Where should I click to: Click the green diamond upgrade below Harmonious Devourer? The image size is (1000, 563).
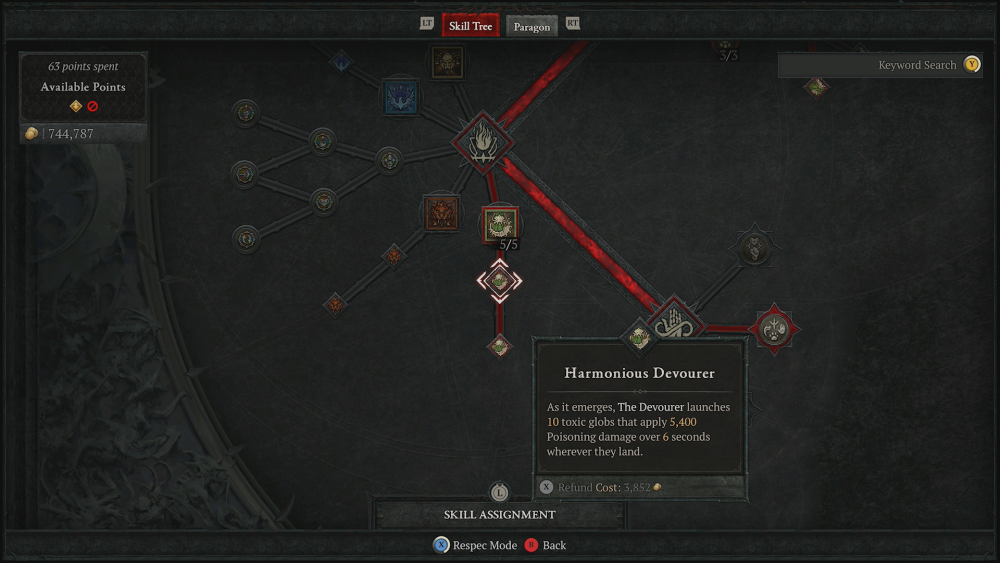[500, 345]
